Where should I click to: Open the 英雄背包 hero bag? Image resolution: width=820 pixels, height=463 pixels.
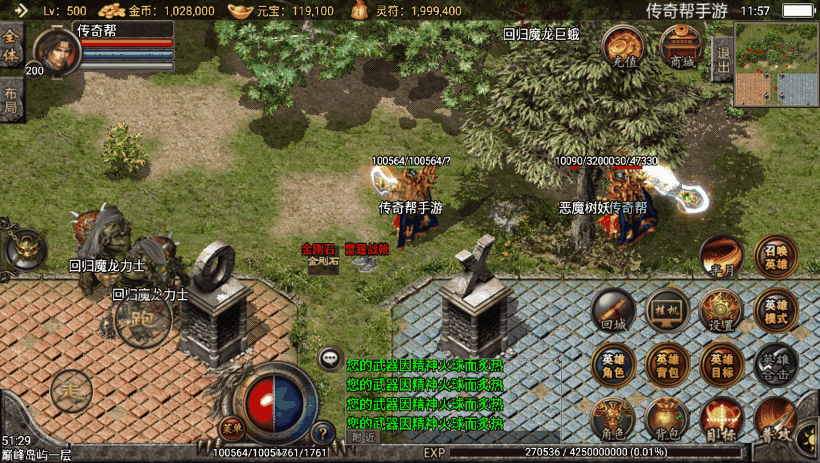point(666,365)
